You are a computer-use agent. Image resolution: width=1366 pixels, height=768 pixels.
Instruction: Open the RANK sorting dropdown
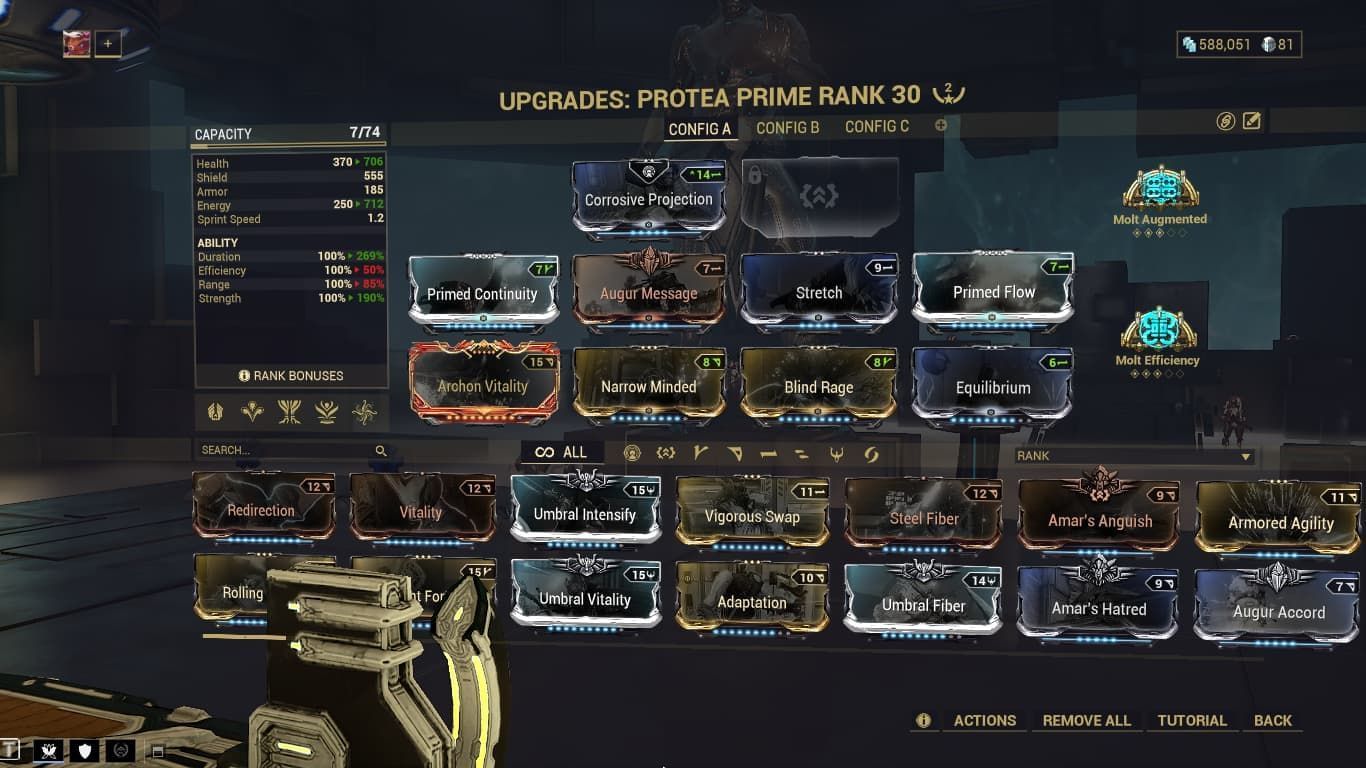click(x=1133, y=457)
